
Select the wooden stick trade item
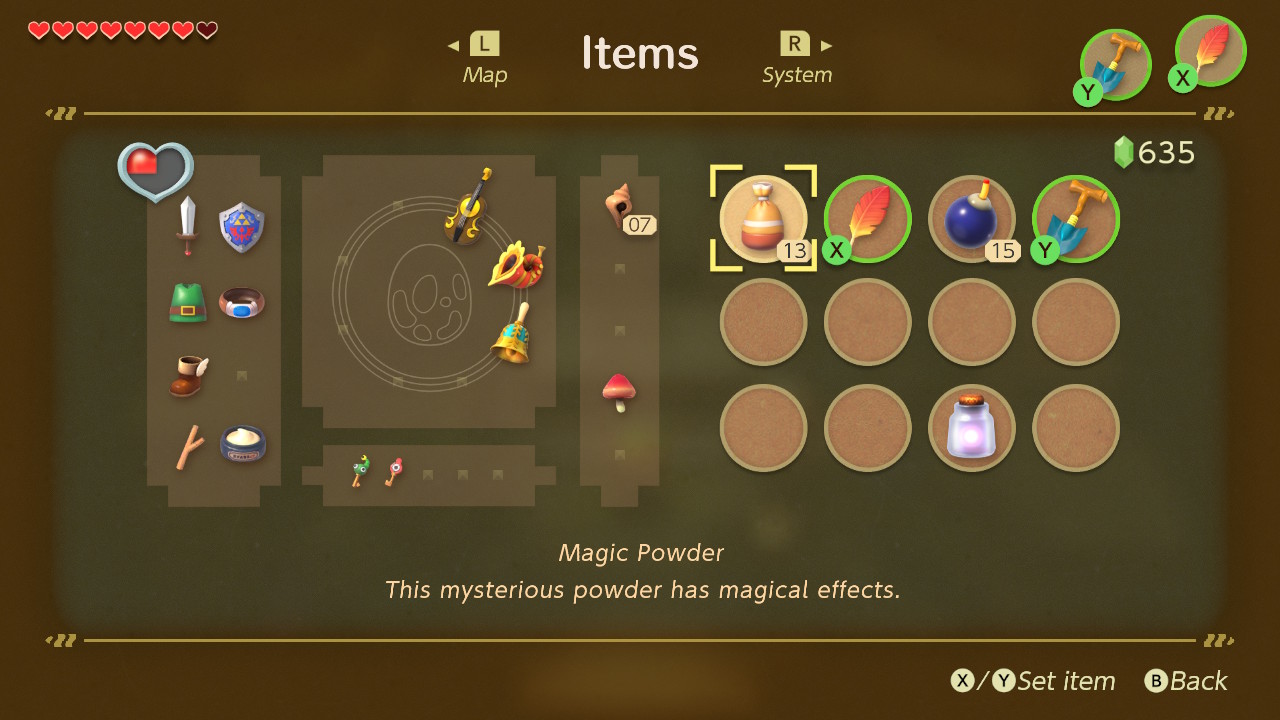(x=188, y=446)
